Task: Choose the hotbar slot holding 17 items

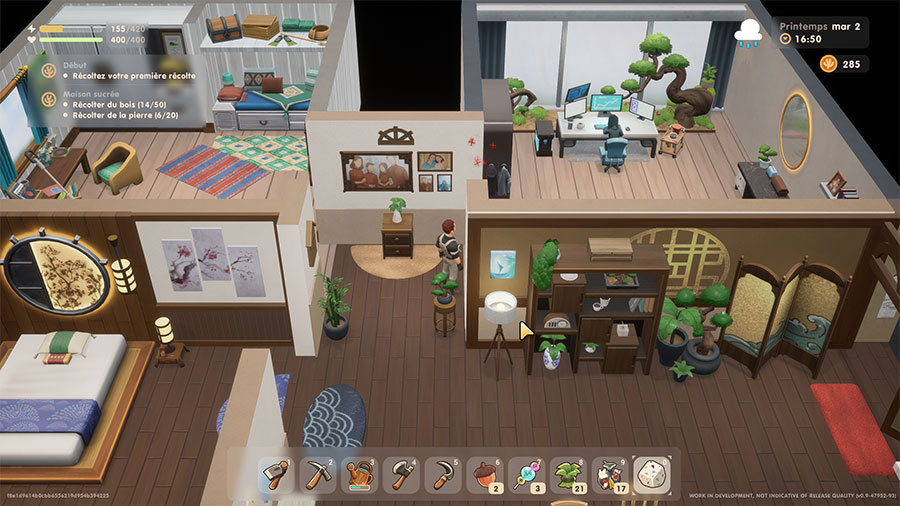Action: click(608, 473)
